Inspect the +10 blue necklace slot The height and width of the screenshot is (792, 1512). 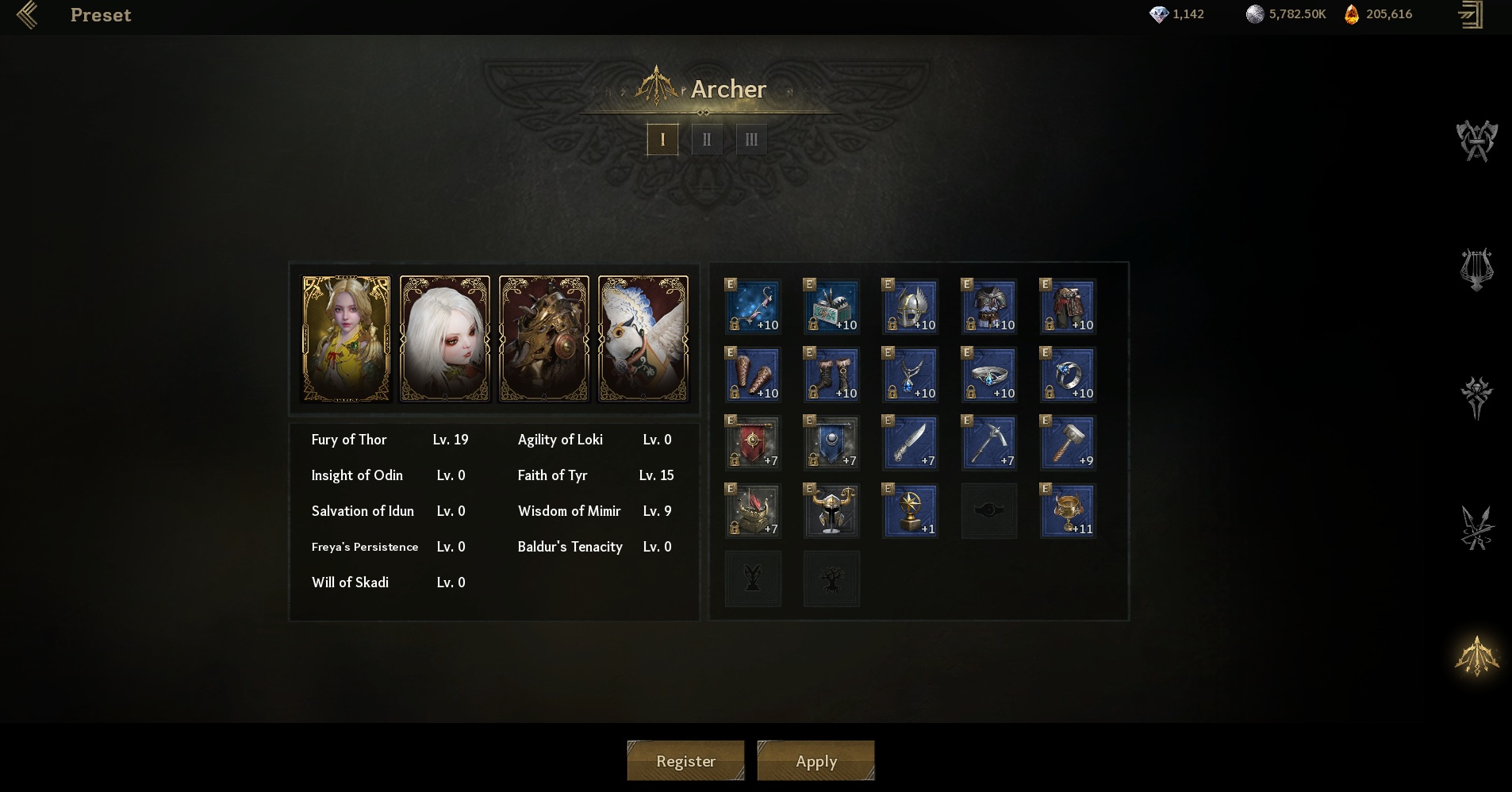(910, 375)
